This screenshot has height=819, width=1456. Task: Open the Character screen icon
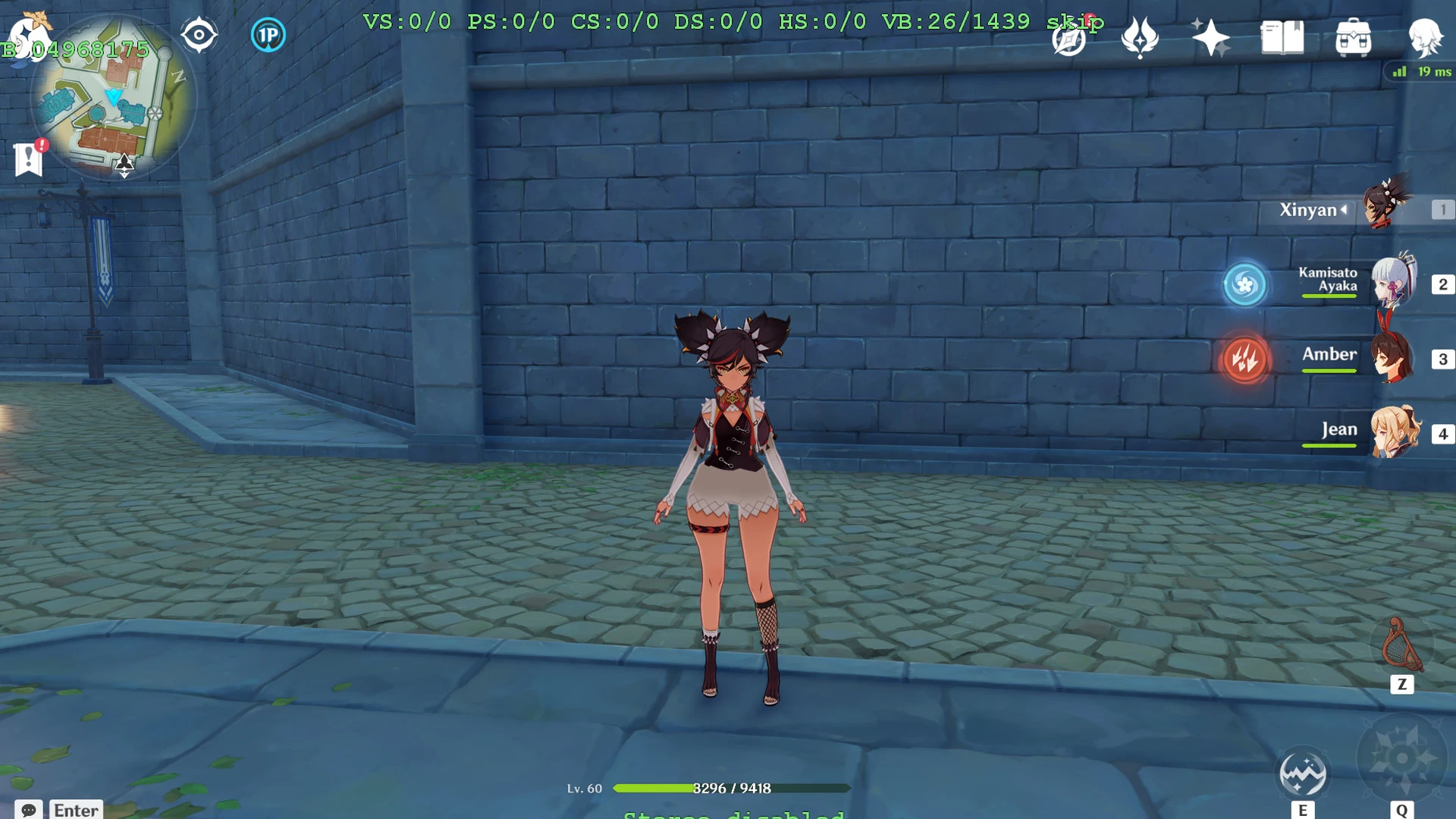pyautogui.click(x=1426, y=36)
